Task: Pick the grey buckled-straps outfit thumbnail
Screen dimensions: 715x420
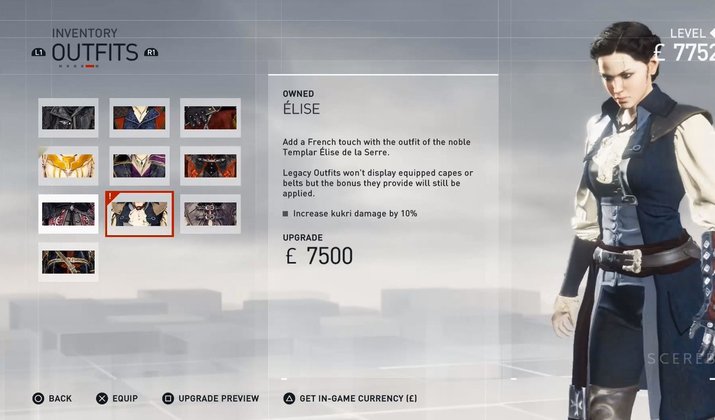Action: [x=210, y=213]
